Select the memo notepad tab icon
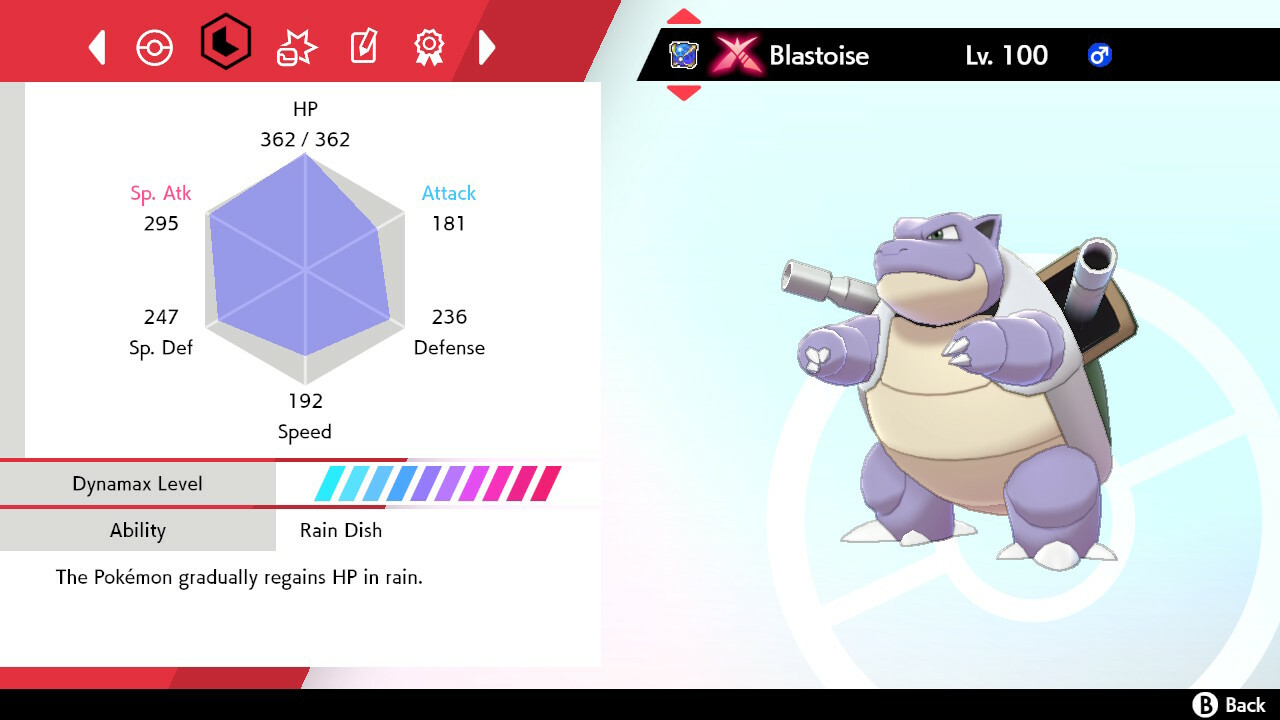The width and height of the screenshot is (1280, 720). pyautogui.click(x=362, y=46)
